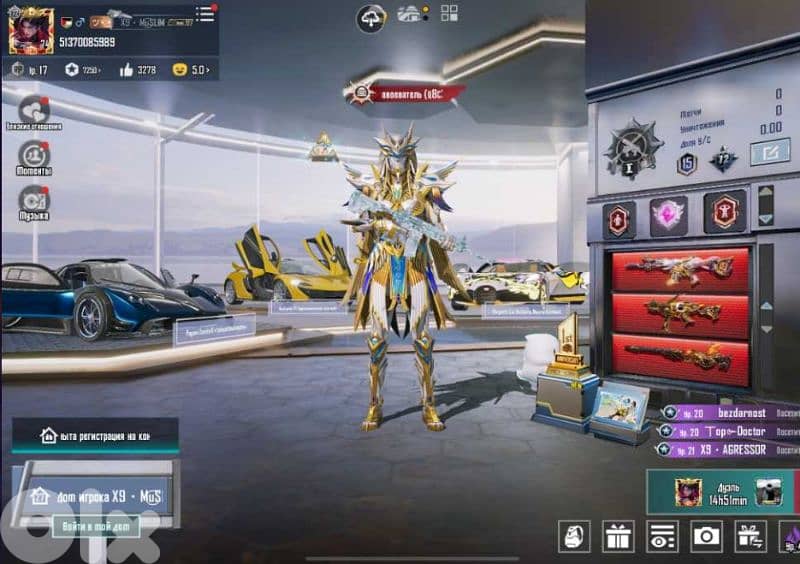Open the player avatar portrait
This screenshot has width=800, height=564.
[x=30, y=30]
